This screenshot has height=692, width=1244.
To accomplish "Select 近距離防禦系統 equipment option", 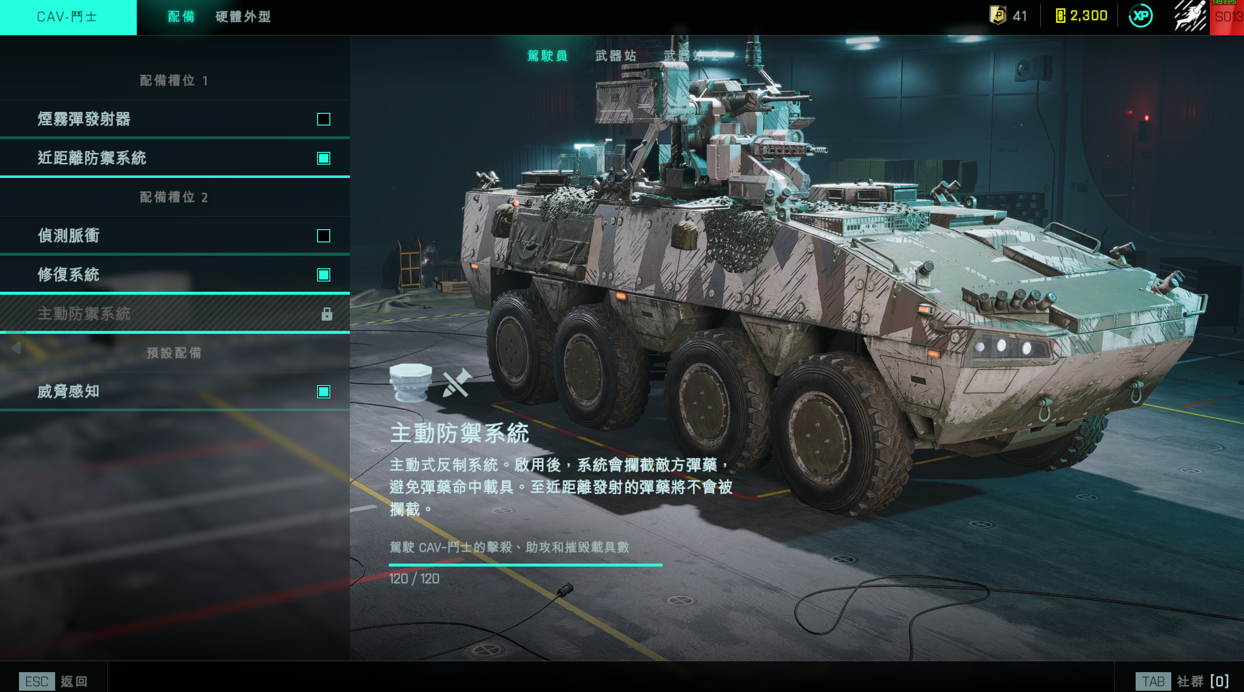I will point(175,158).
